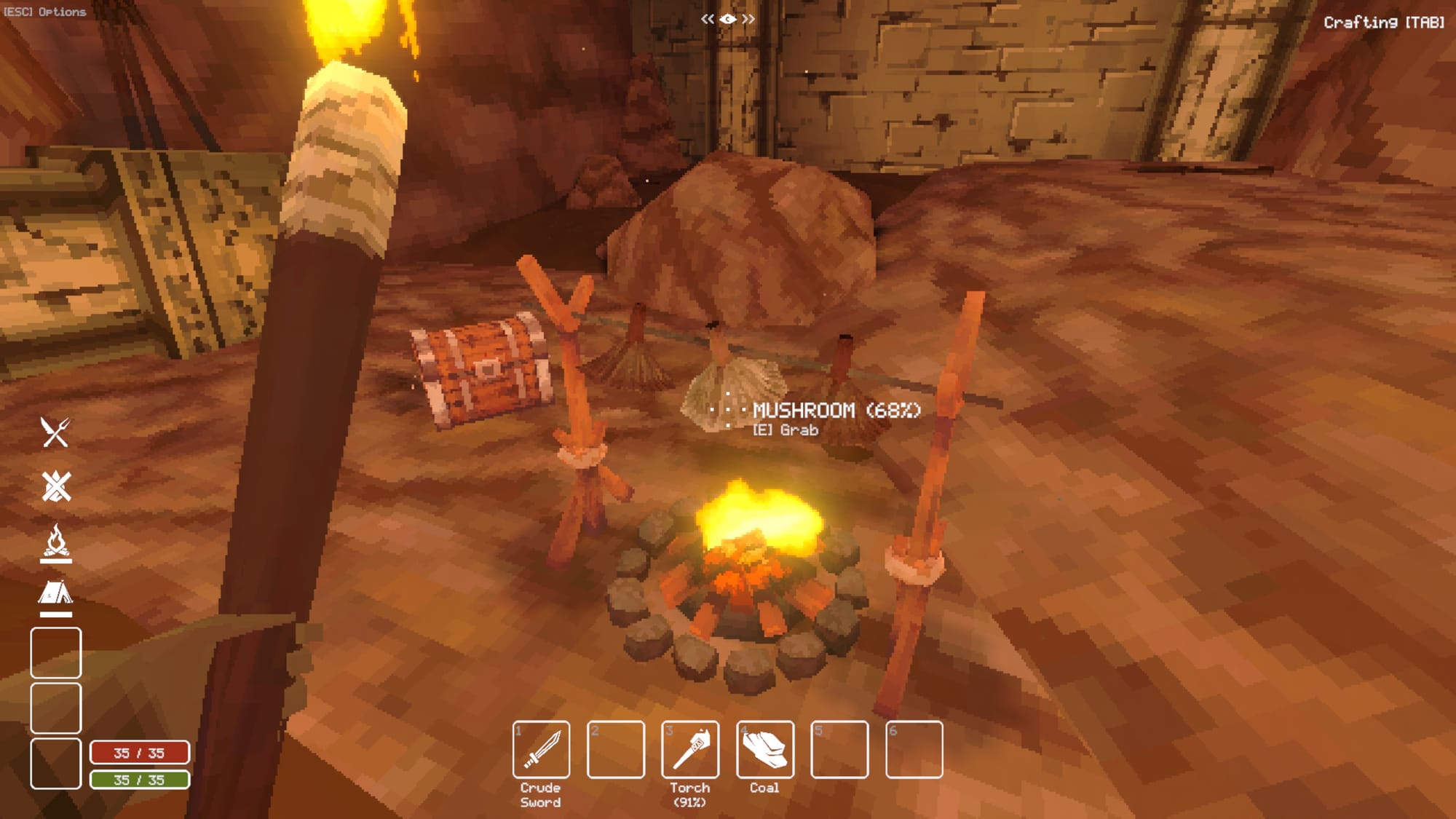Click the tent shelter status icon
The height and width of the screenshot is (819, 1456).
point(56,594)
